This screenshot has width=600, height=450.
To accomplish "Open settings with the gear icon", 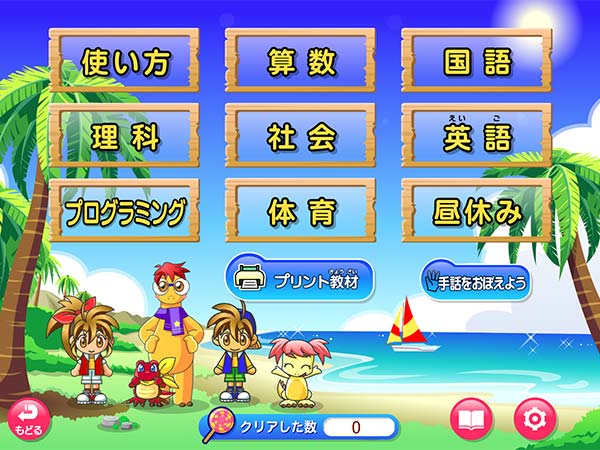I will [535, 419].
